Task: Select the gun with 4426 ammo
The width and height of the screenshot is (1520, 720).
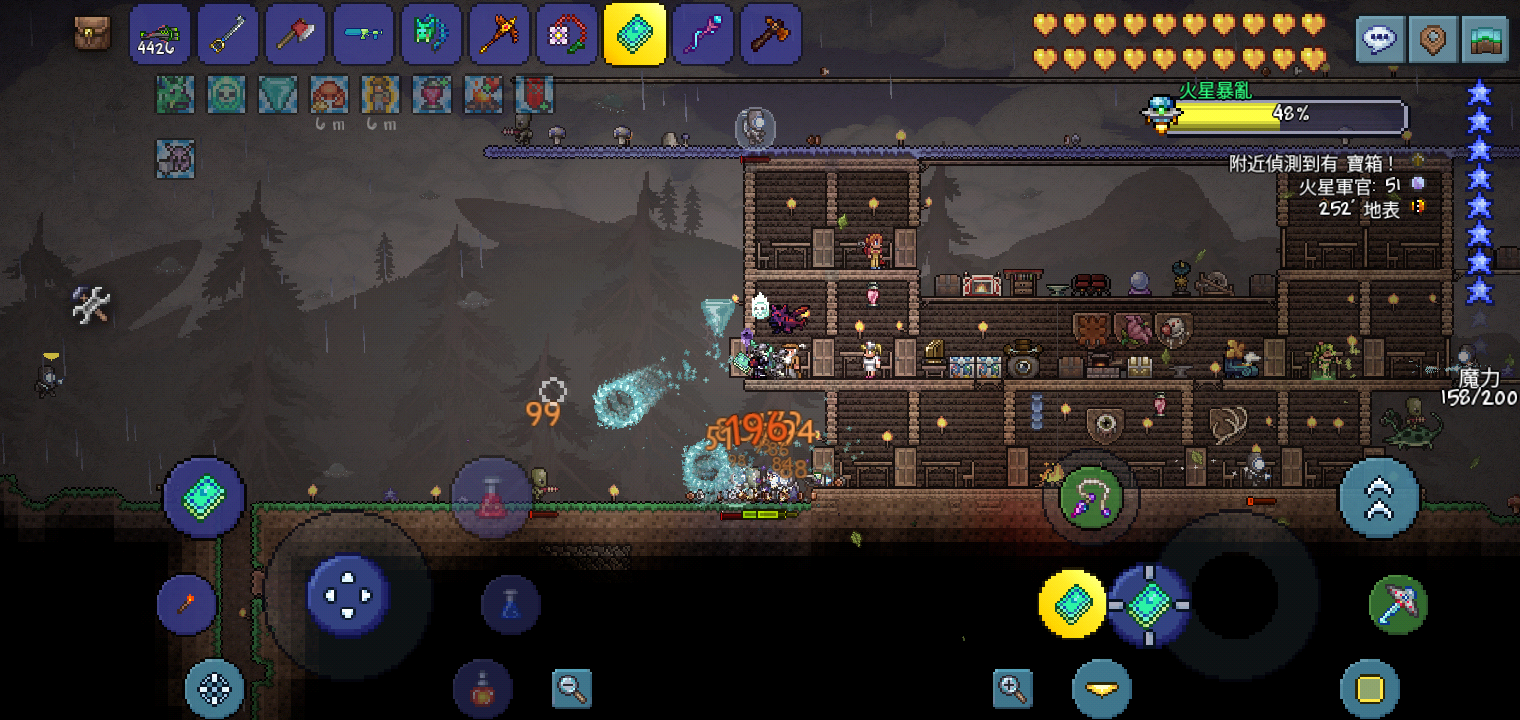Action: (160, 34)
